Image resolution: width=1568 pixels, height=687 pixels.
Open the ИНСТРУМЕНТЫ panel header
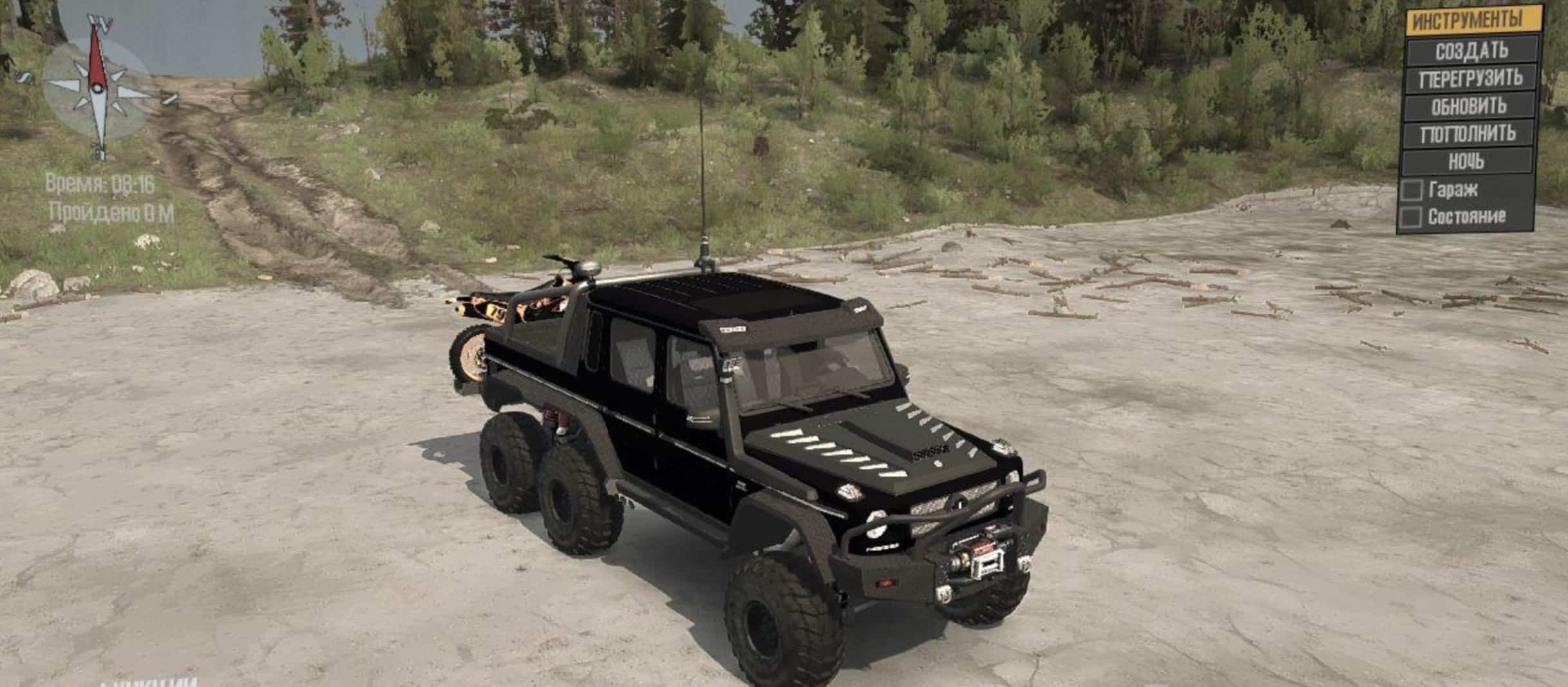pos(1473,21)
